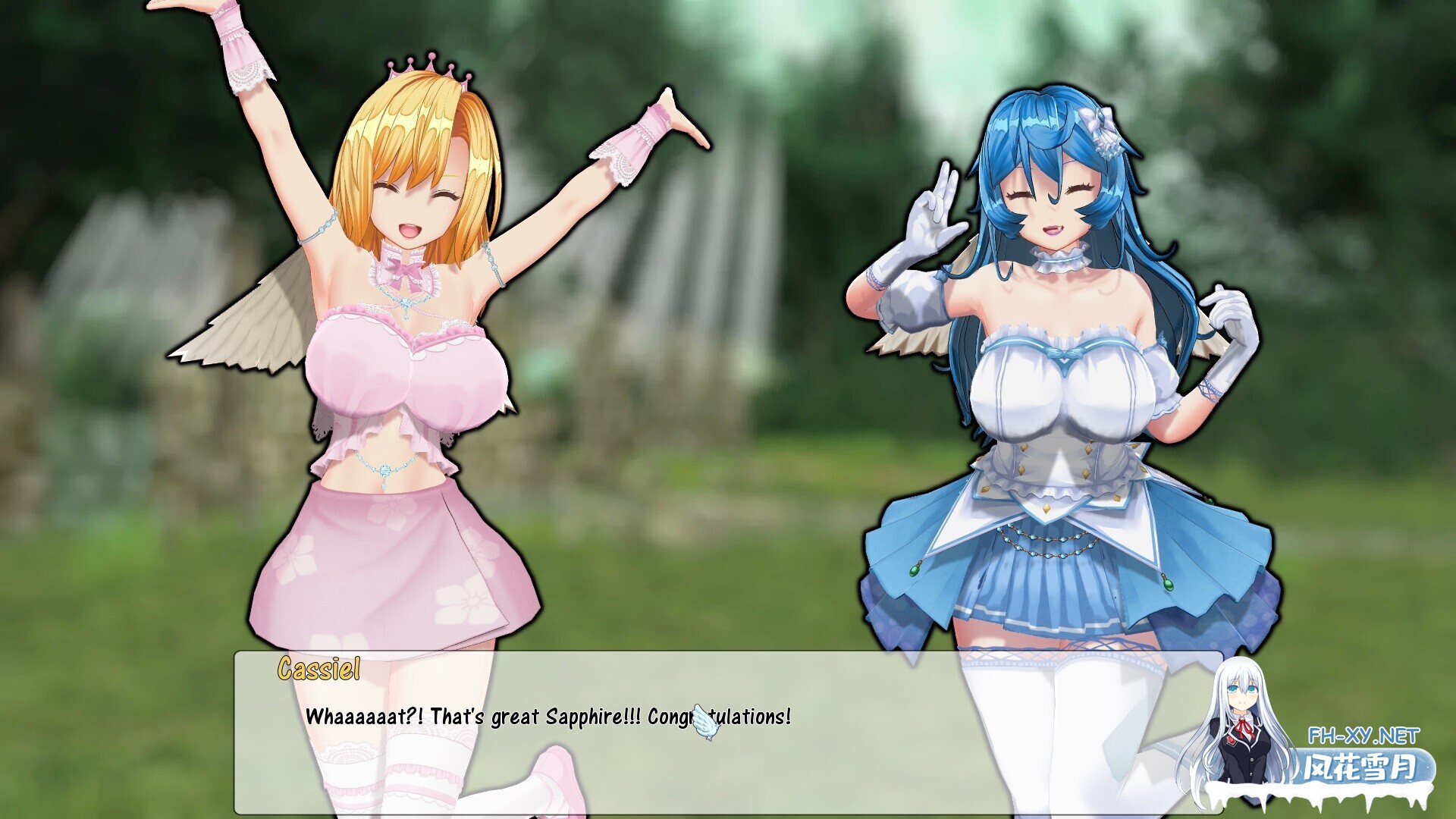1456x819 pixels.
Task: Click the word Sapphire in the dialogue
Action: (584, 714)
